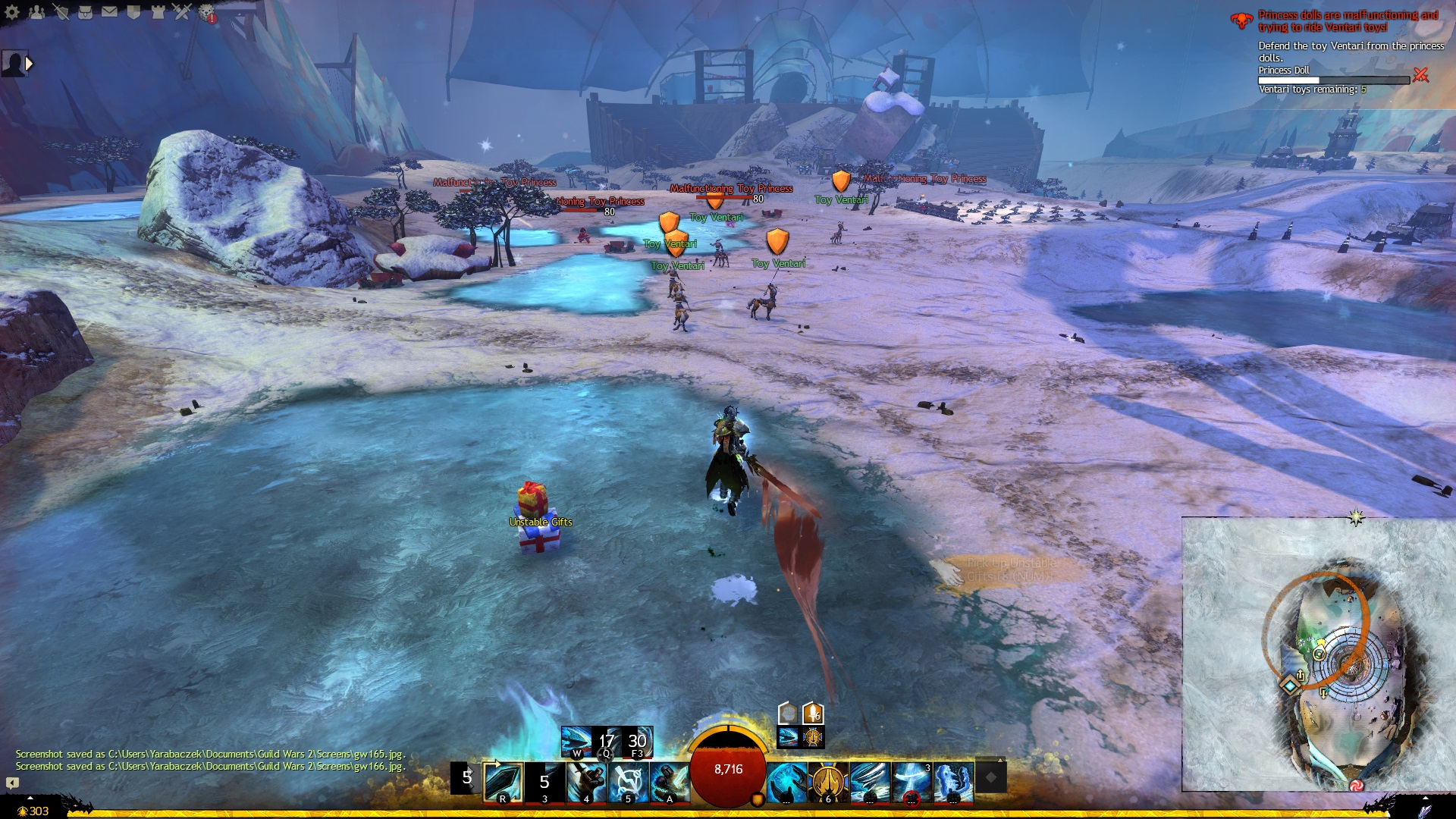Screen dimensions: 1456x819
Task: Open the guild shield icon
Action: pos(134,12)
